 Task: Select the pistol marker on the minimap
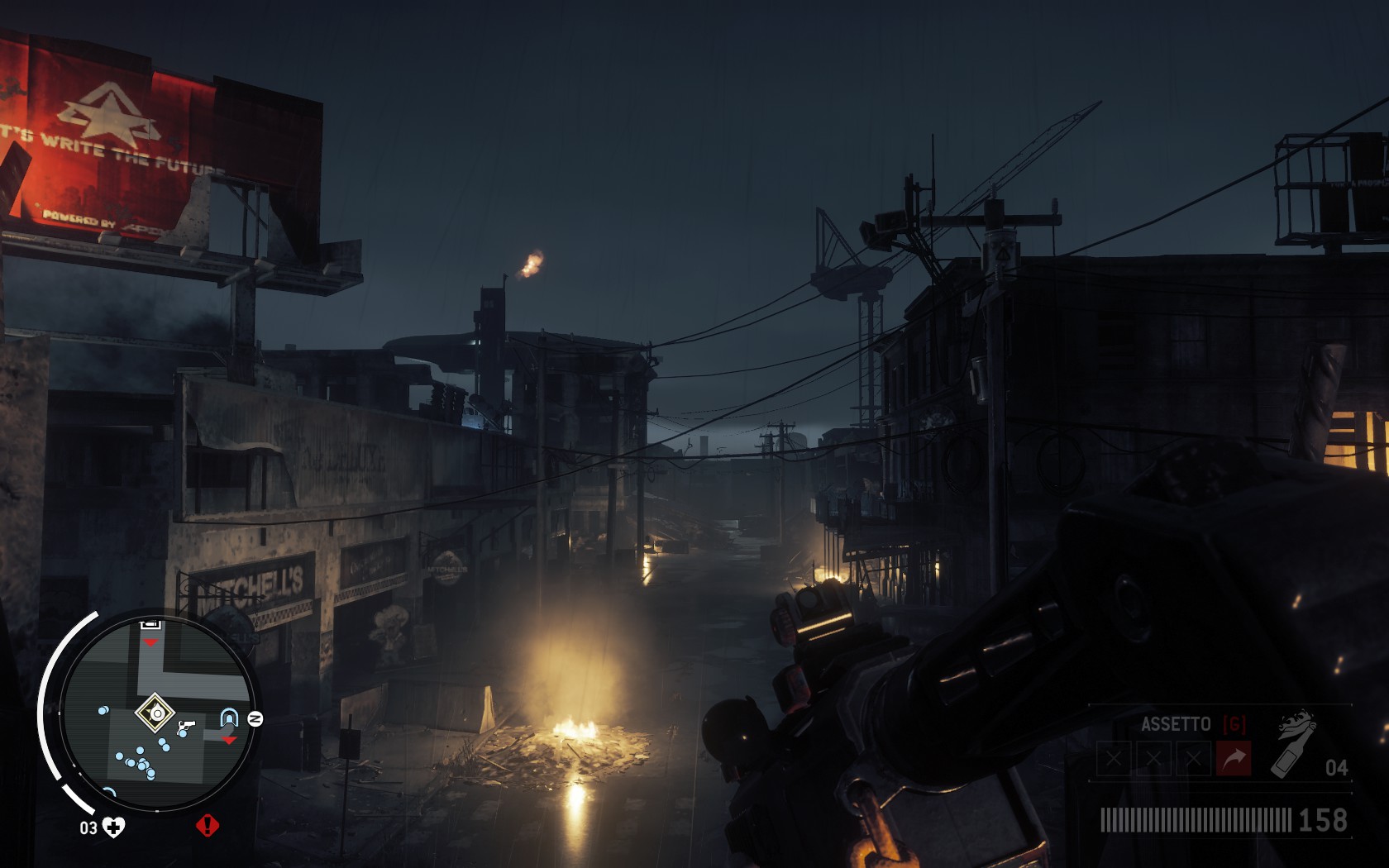click(x=185, y=727)
